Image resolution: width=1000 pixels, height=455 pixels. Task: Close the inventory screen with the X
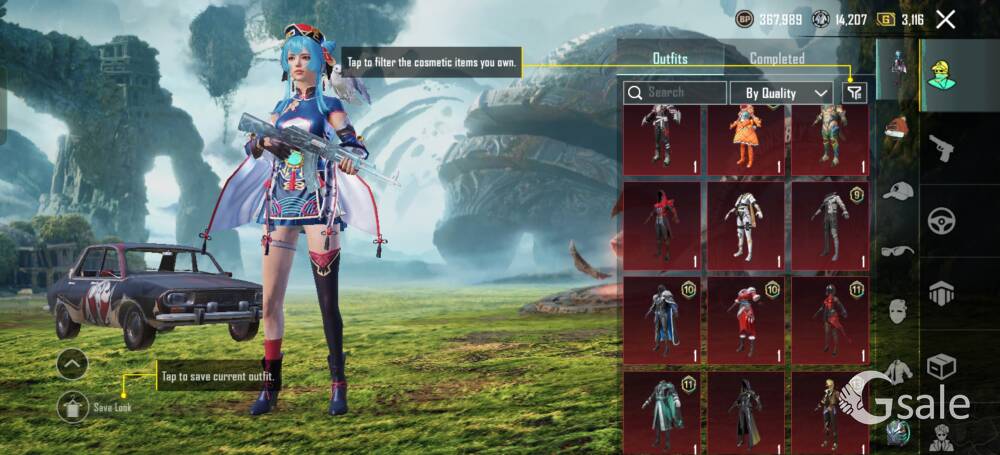tap(945, 19)
